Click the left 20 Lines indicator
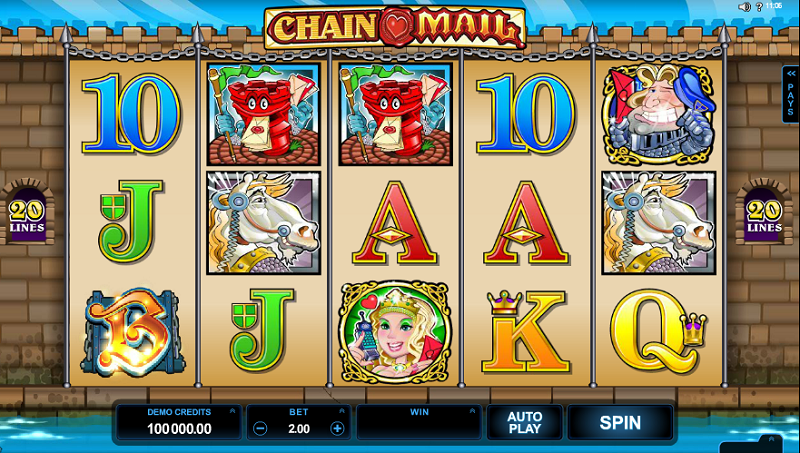800x453 pixels. tap(29, 215)
